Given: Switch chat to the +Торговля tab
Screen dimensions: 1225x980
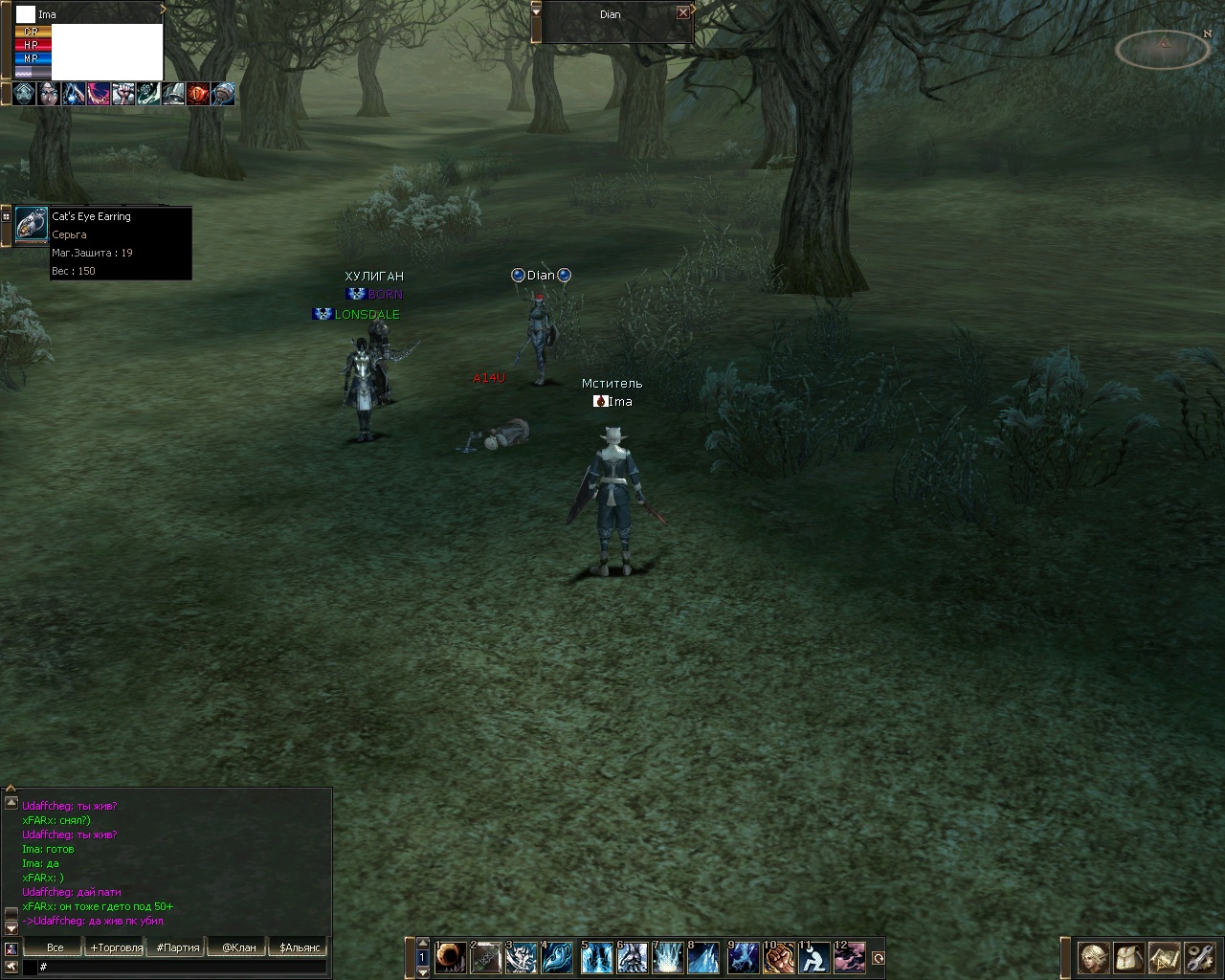Looking at the screenshot, I should (116, 947).
